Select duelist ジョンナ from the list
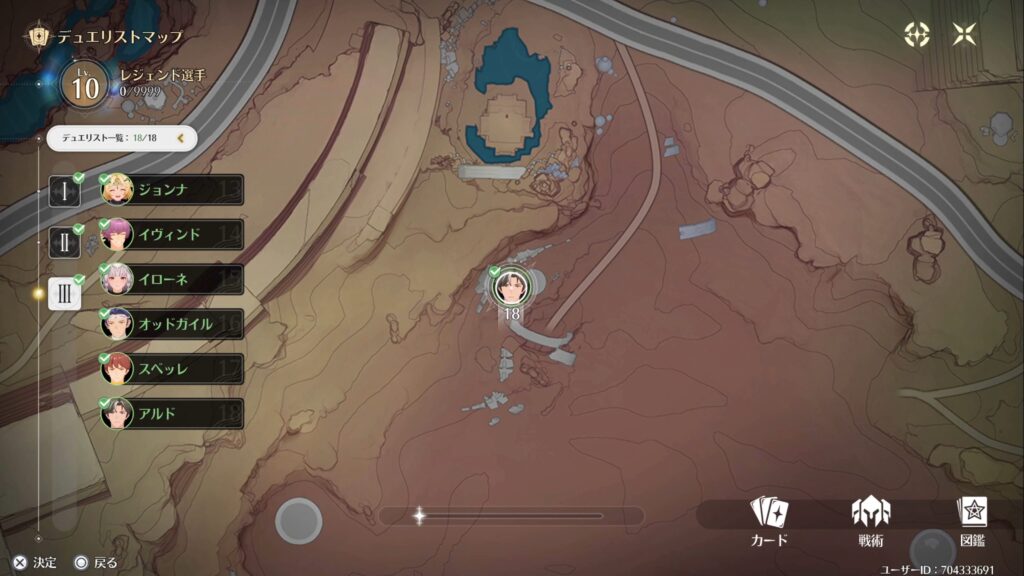This screenshot has width=1024, height=576. [172, 189]
